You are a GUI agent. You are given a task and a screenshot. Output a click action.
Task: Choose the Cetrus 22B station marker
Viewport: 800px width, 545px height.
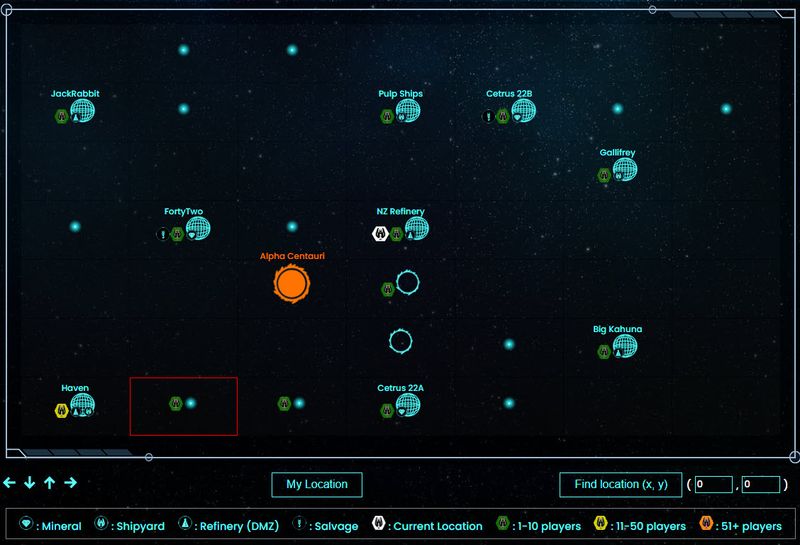(524, 111)
